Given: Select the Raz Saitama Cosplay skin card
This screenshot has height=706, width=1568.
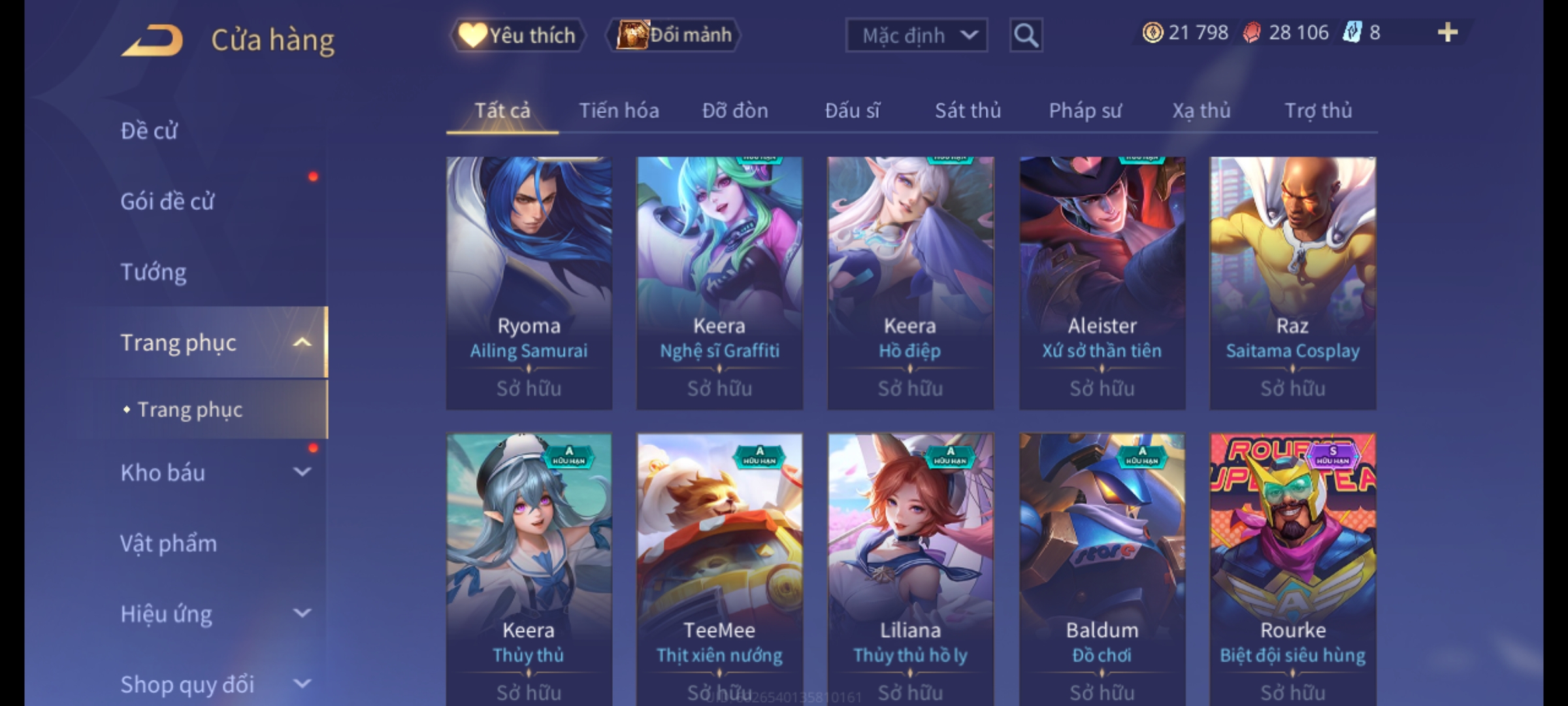Looking at the screenshot, I should [x=1292, y=282].
